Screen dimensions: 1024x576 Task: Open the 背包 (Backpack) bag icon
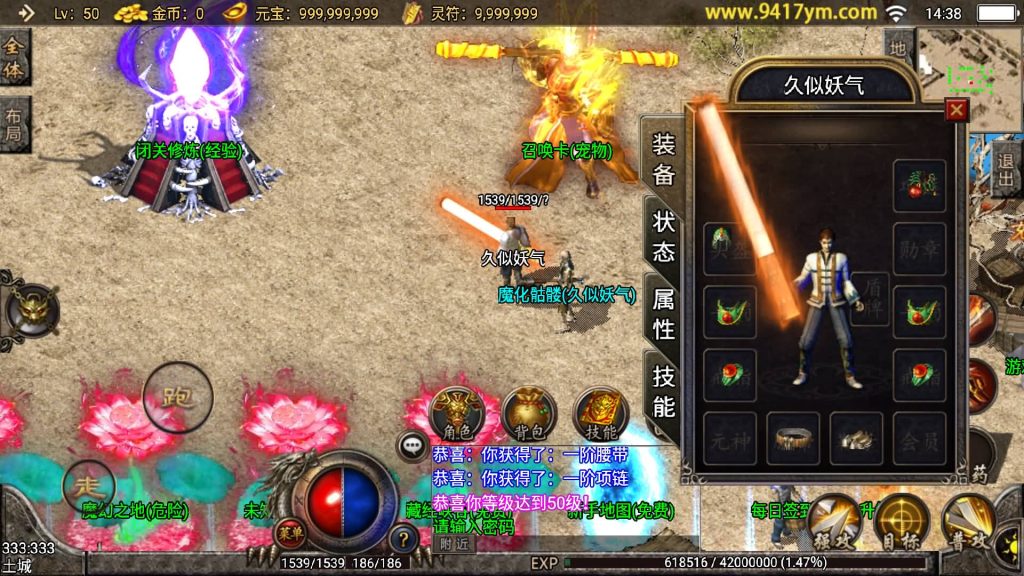click(529, 412)
